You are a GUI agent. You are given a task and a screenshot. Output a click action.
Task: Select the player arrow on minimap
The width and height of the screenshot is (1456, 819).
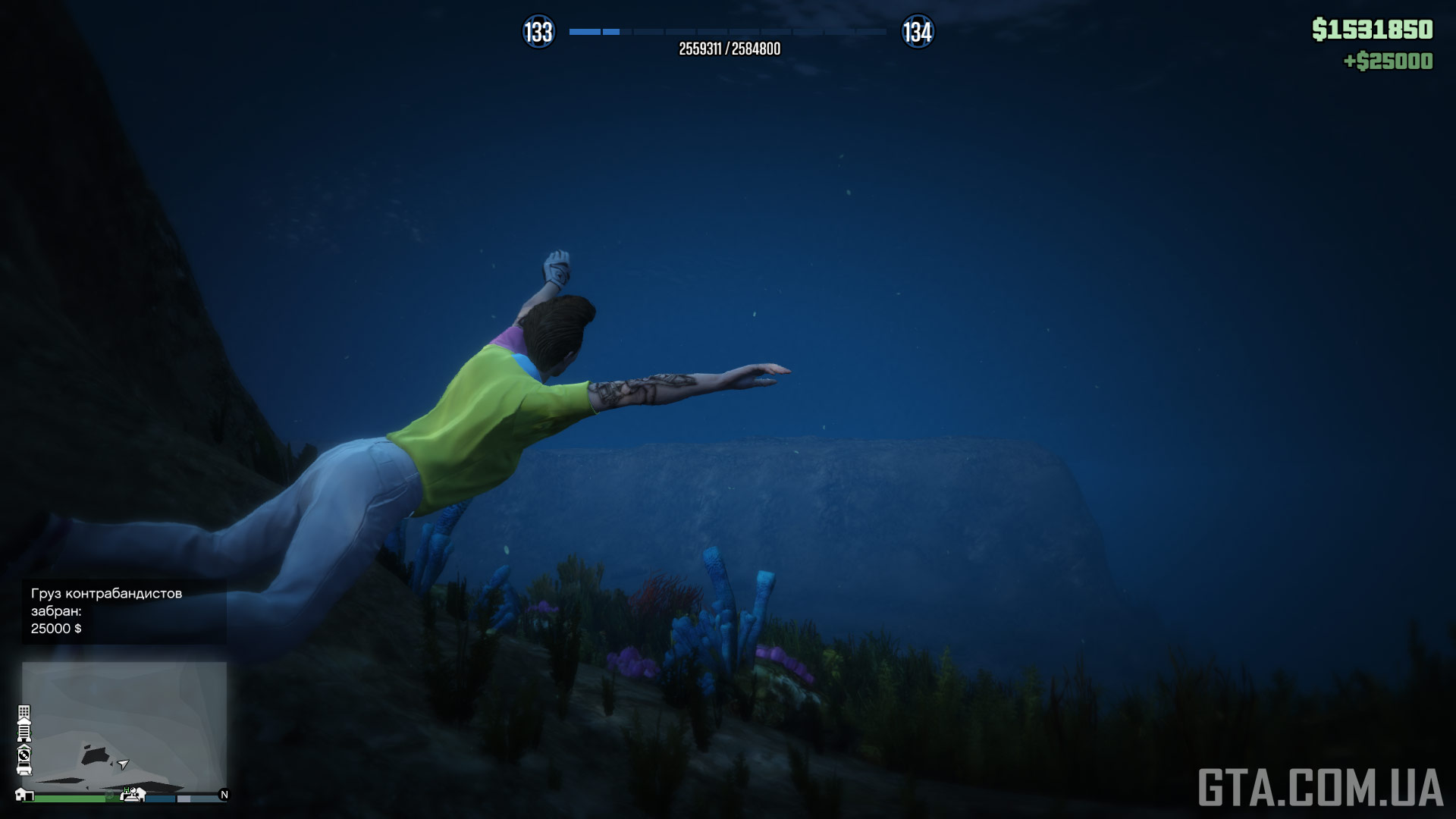click(x=123, y=764)
